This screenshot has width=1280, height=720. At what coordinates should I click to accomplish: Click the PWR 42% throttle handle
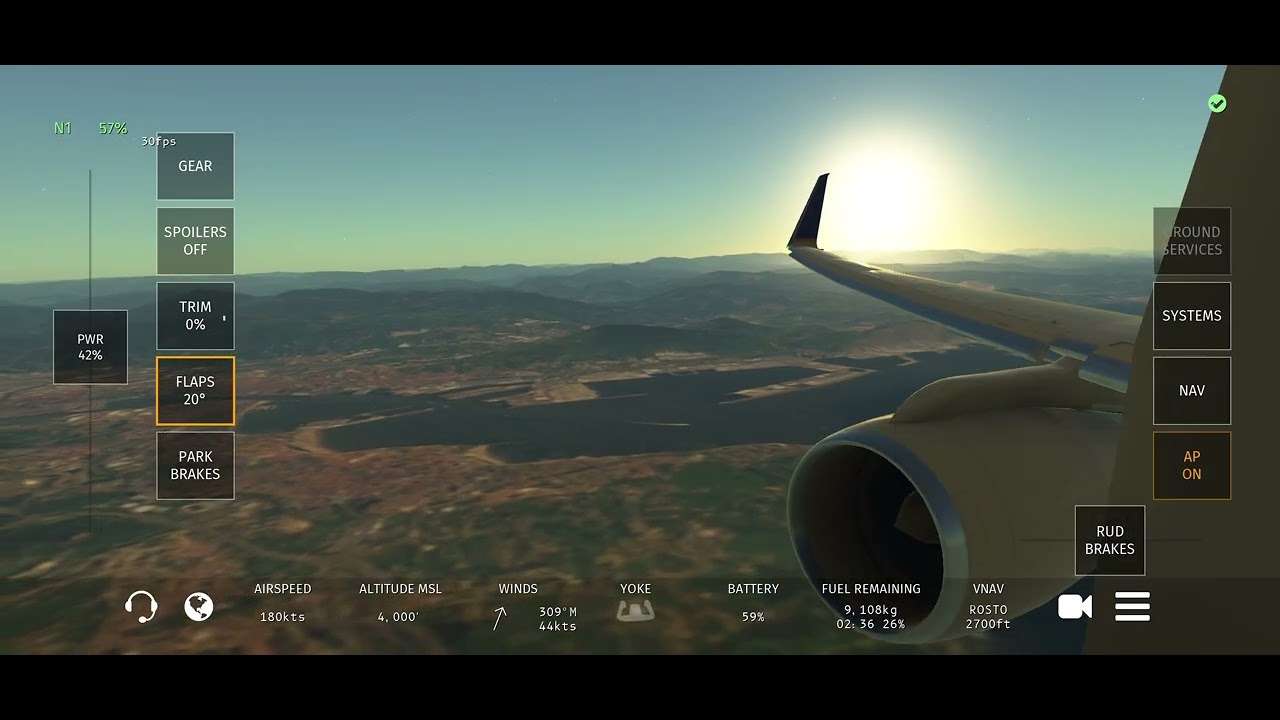90,347
